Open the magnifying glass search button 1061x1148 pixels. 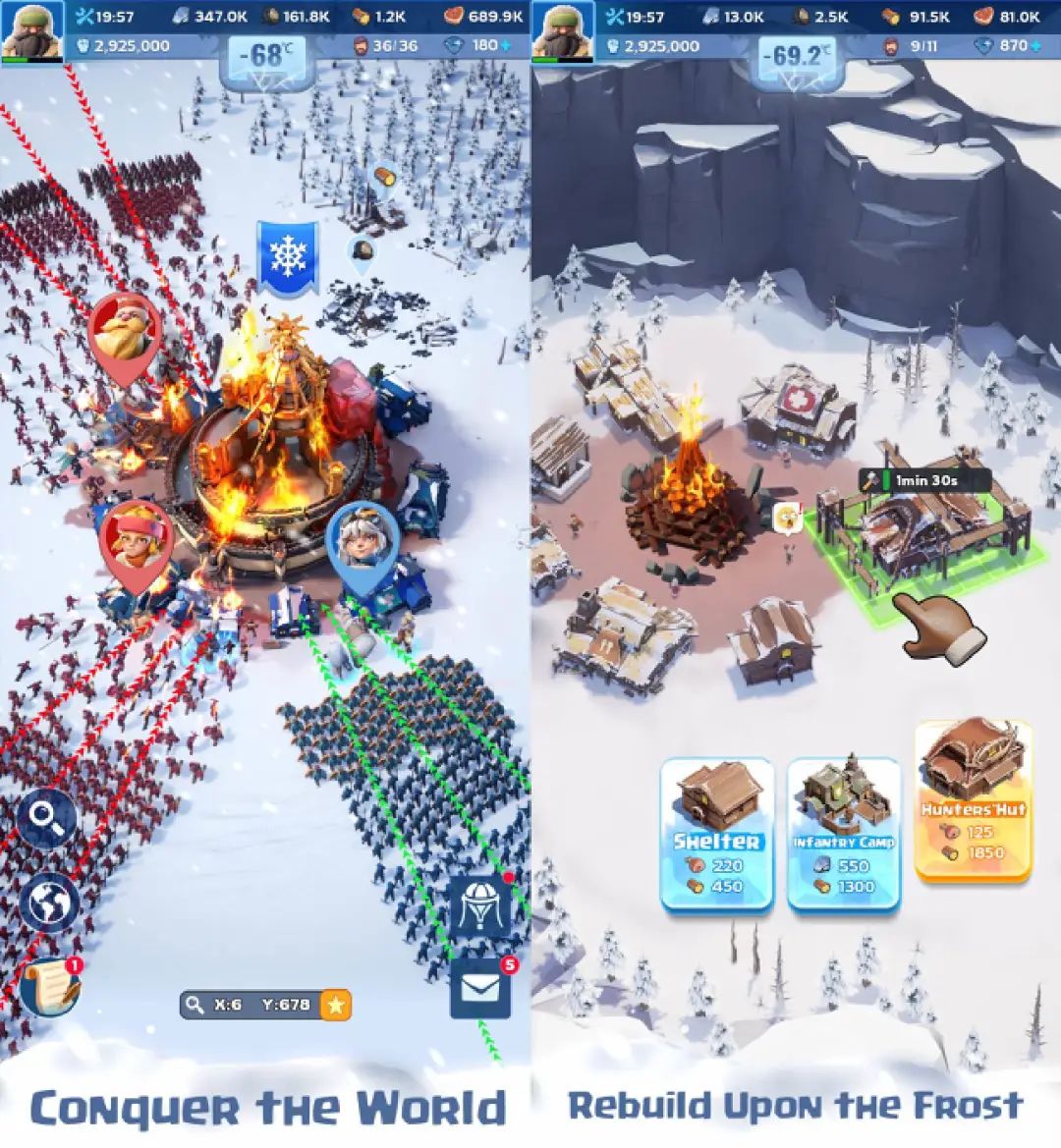[x=47, y=820]
